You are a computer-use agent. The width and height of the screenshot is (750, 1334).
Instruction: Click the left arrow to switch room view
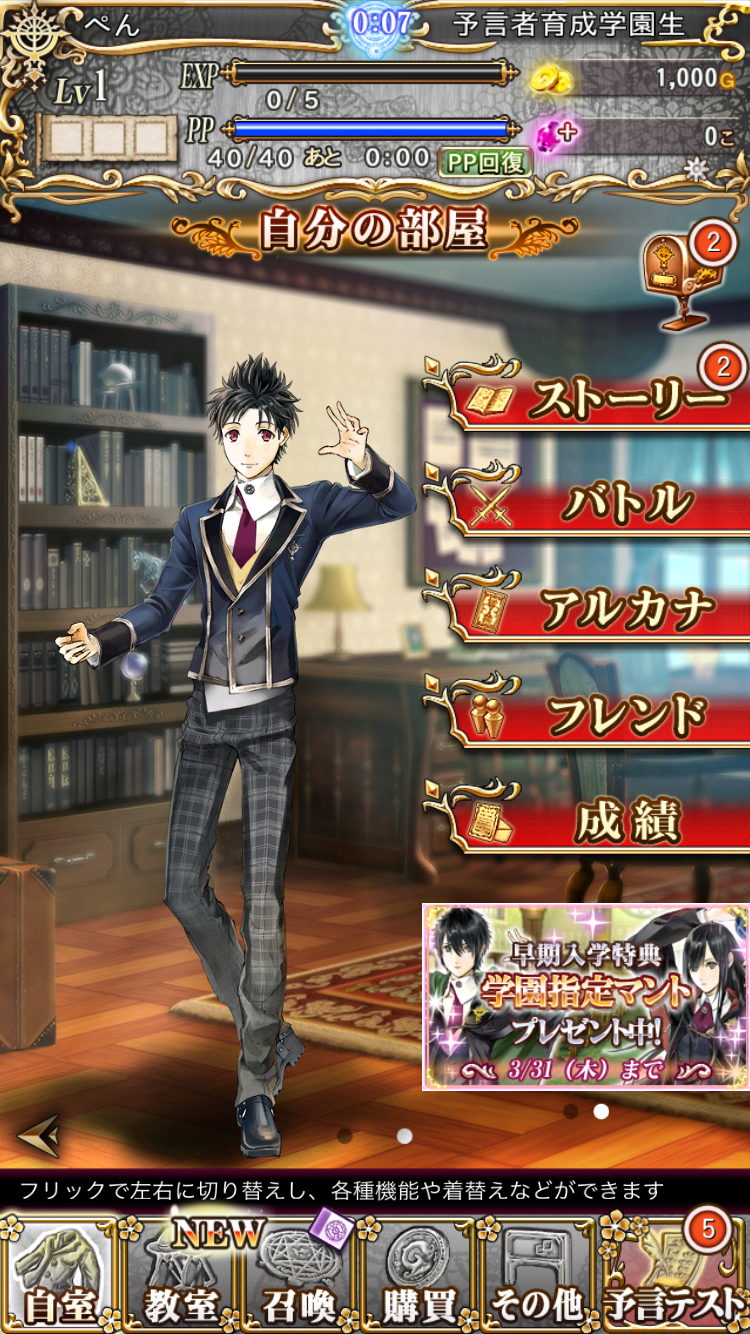38,1134
